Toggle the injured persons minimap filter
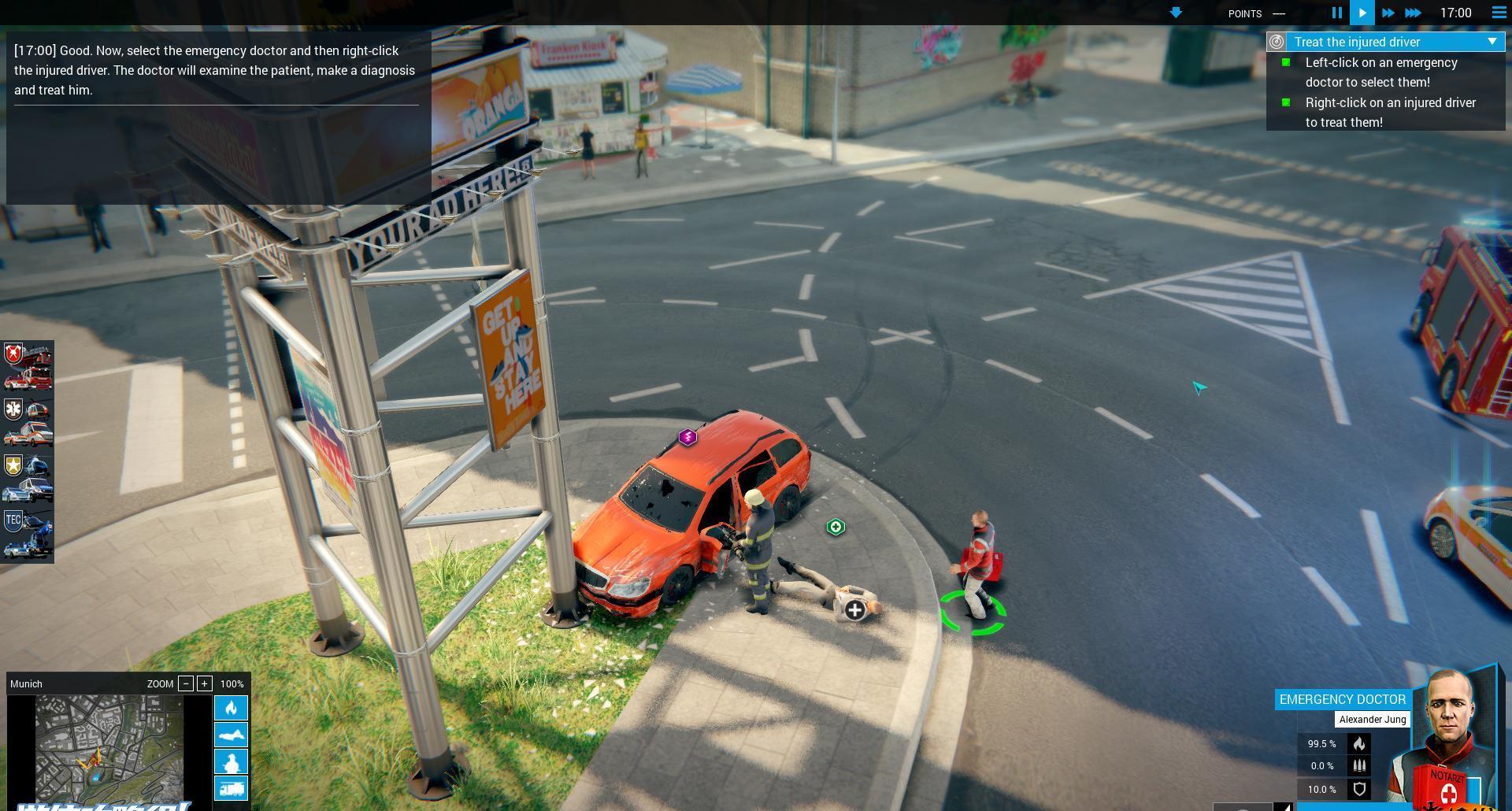 231,735
